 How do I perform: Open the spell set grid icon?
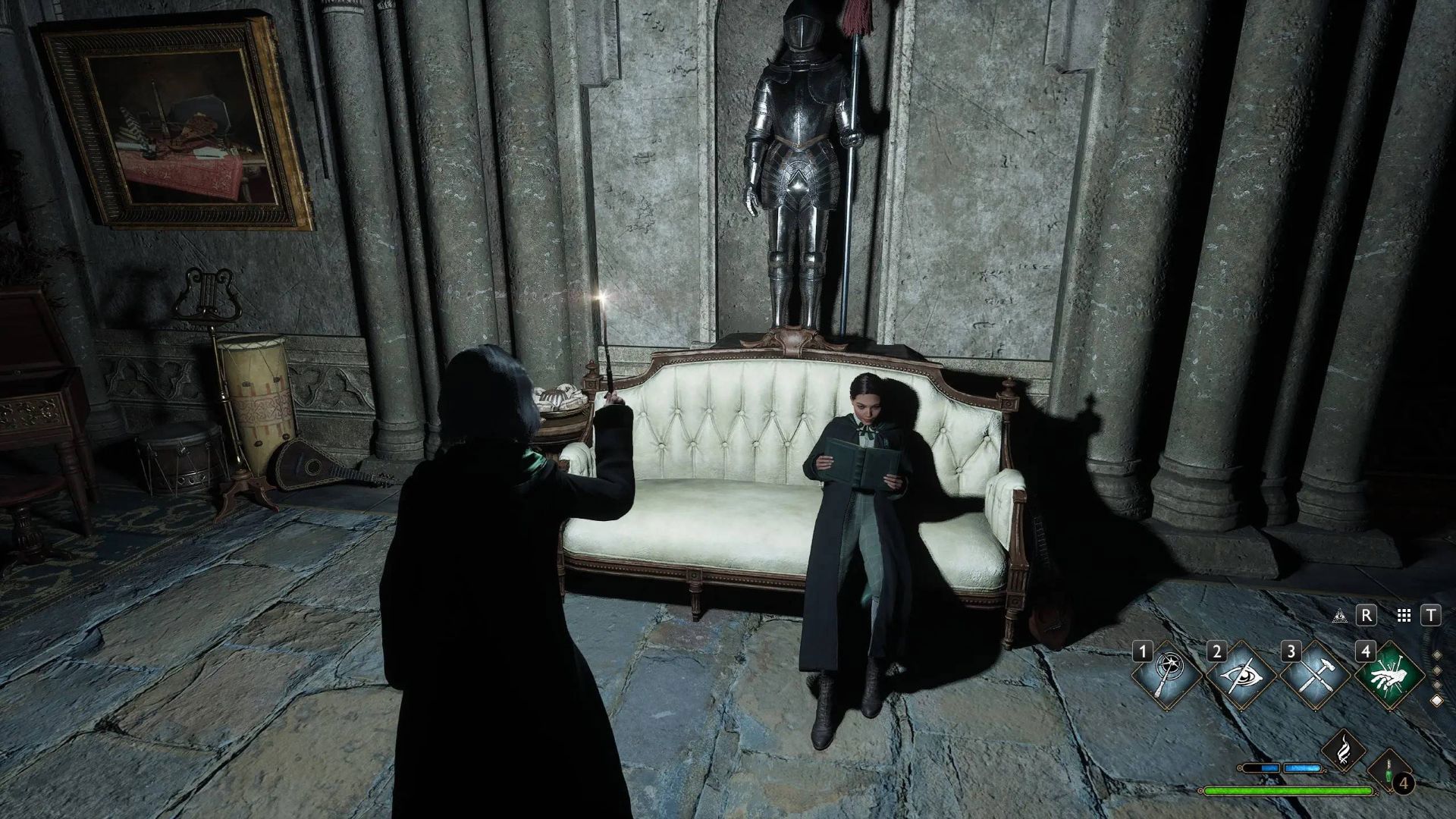point(1404,615)
